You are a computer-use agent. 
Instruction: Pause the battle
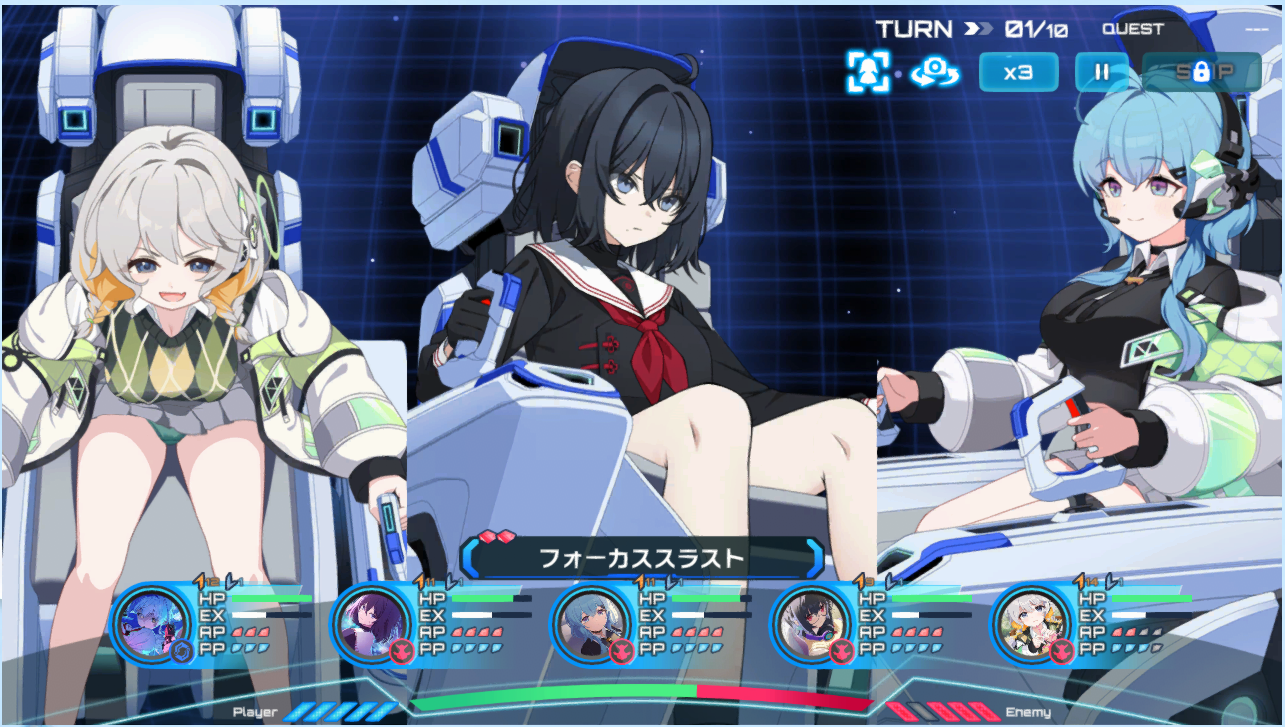coord(1101,72)
